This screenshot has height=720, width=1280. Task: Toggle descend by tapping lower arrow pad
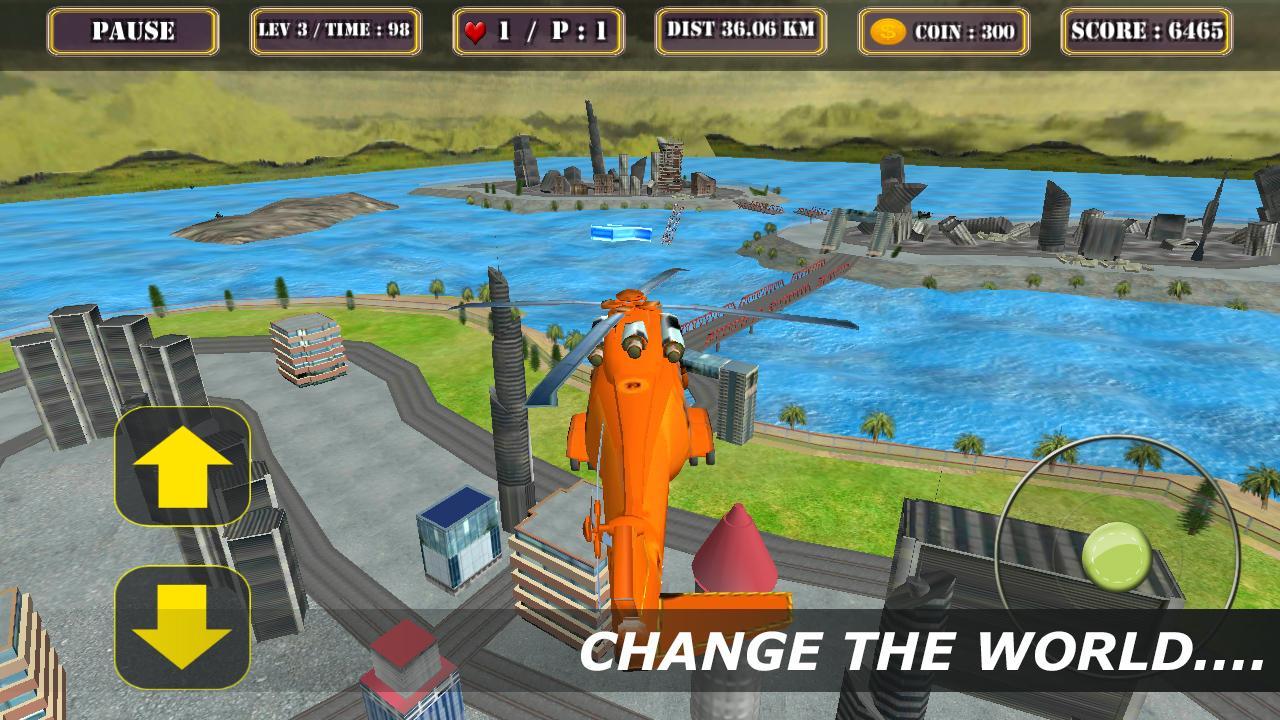[183, 628]
